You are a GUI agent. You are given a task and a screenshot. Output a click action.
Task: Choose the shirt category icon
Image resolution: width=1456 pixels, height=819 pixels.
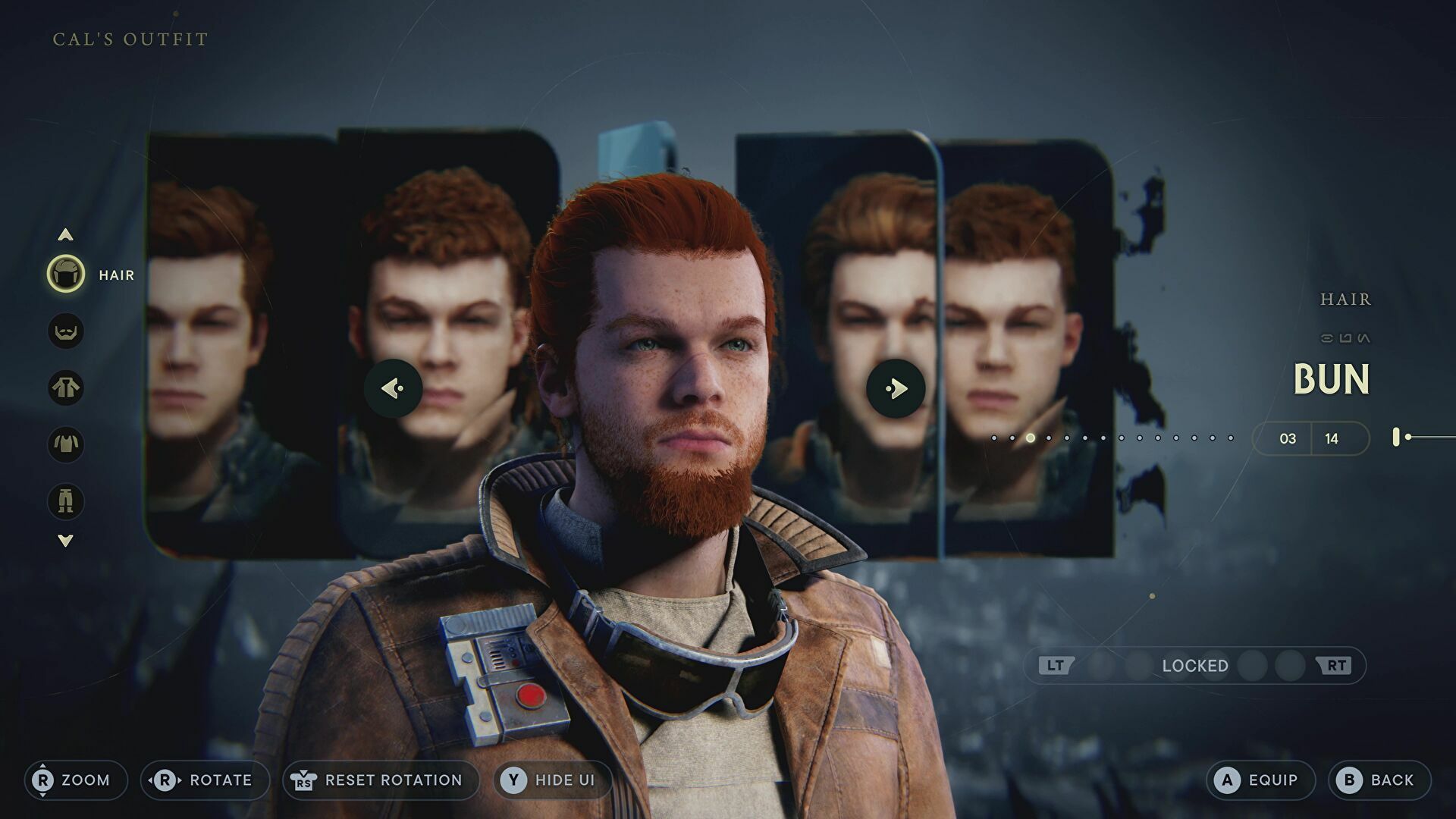[66, 444]
